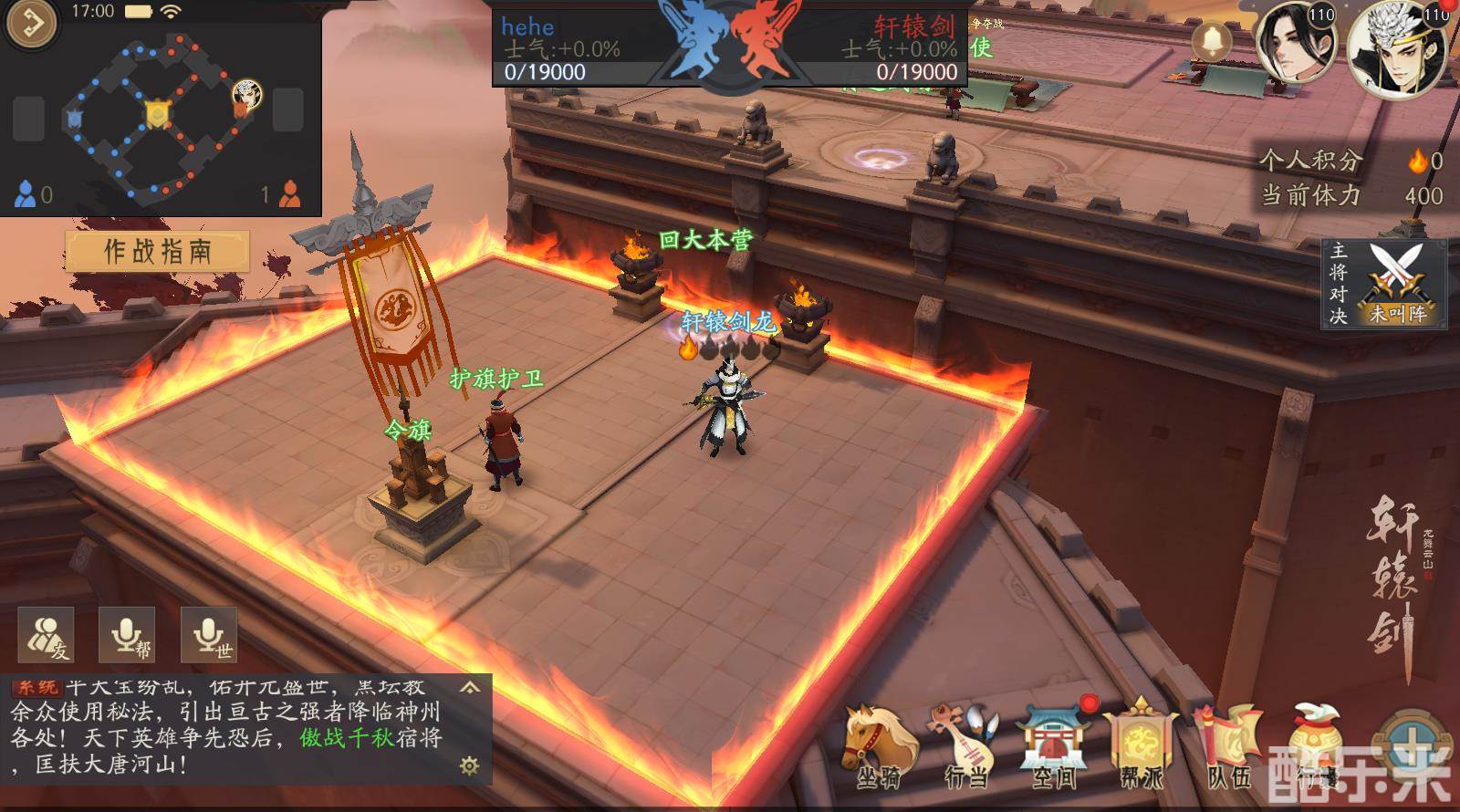Open the friends chat button
Screen dimensions: 1460x812
tap(47, 634)
